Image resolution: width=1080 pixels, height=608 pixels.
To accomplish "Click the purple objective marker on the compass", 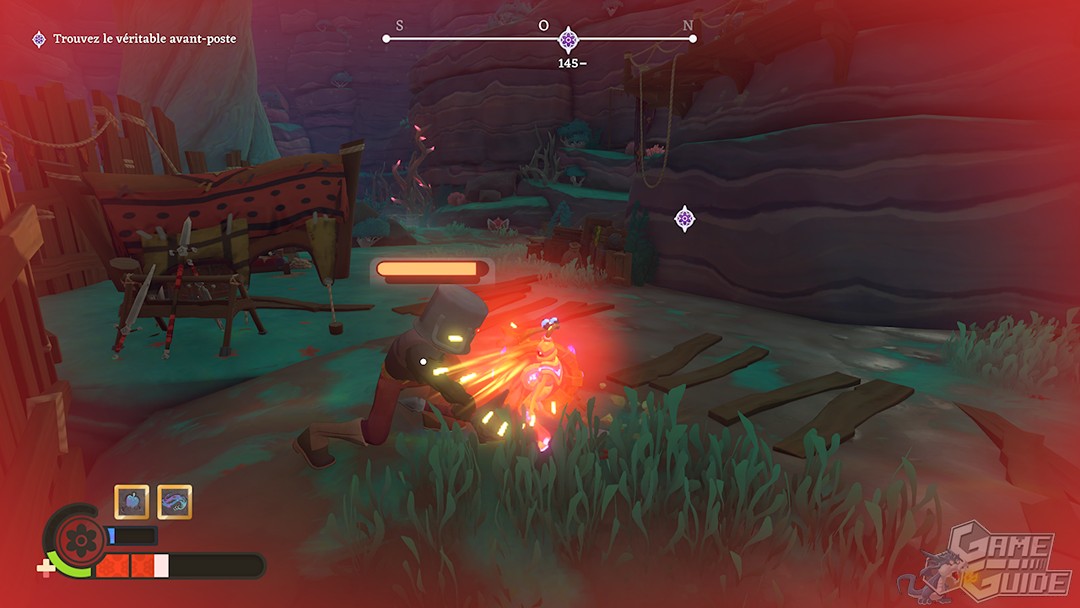I will pyautogui.click(x=568, y=40).
